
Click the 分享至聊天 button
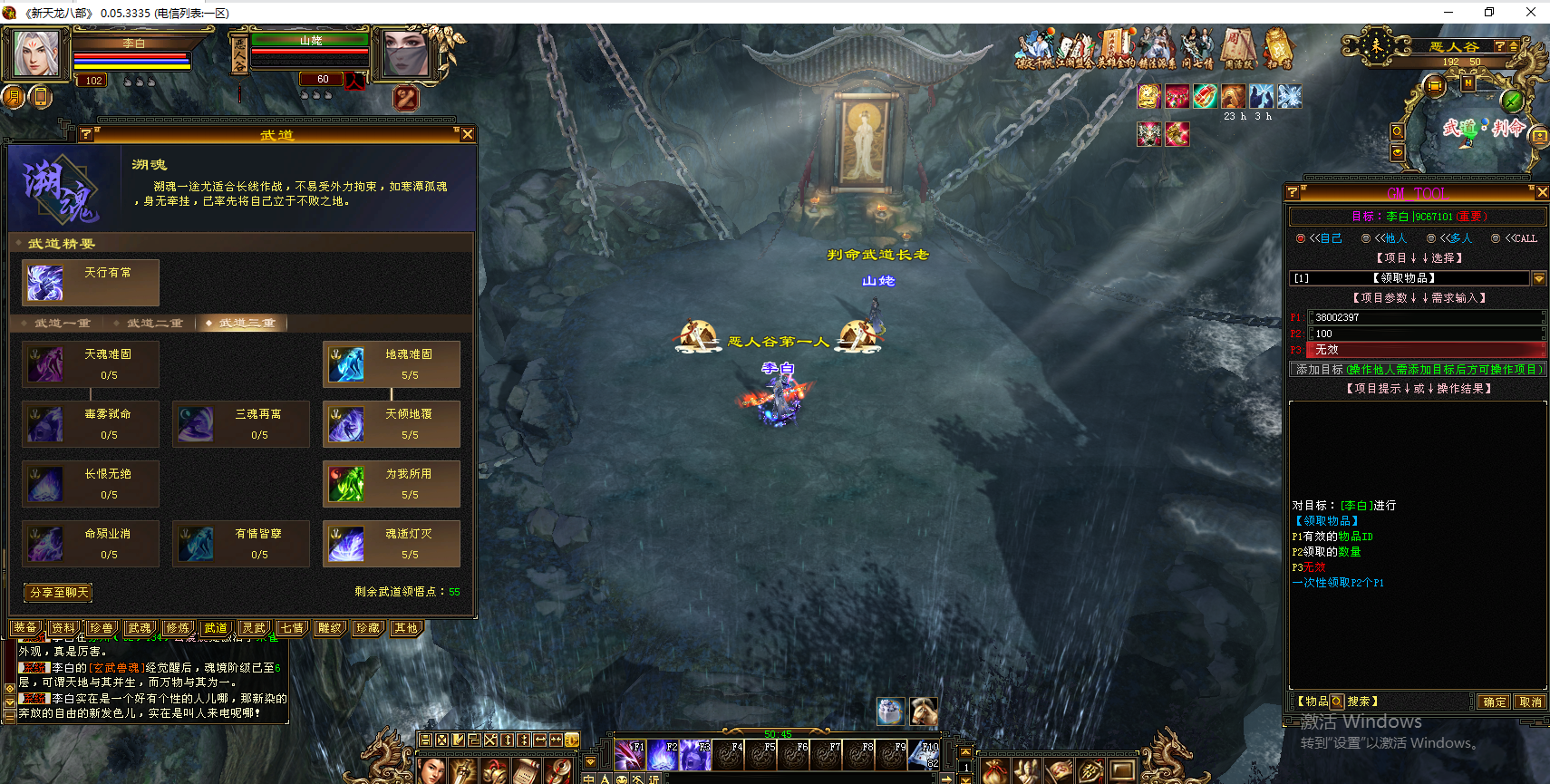click(59, 593)
